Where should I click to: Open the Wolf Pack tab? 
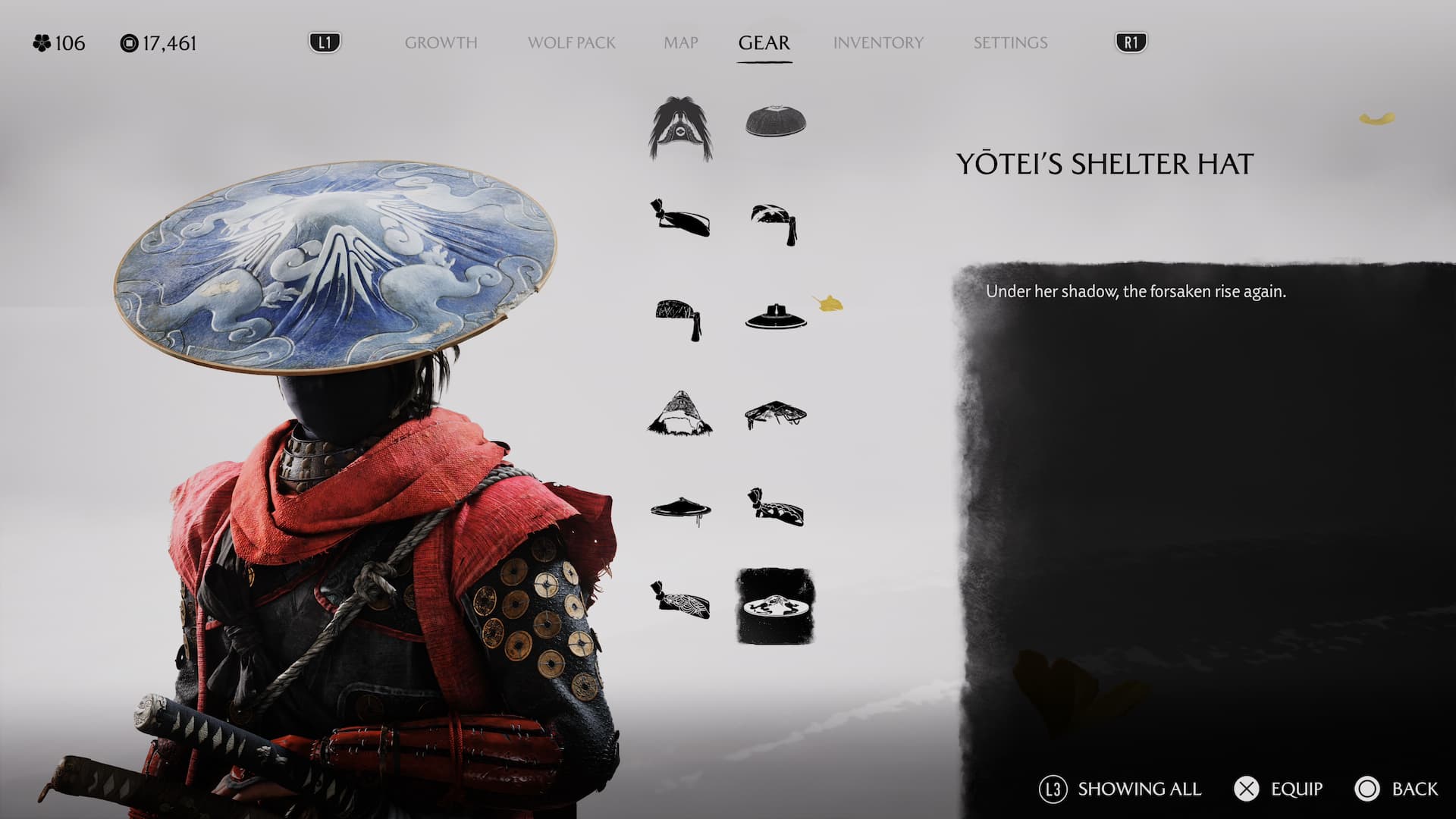tap(571, 43)
